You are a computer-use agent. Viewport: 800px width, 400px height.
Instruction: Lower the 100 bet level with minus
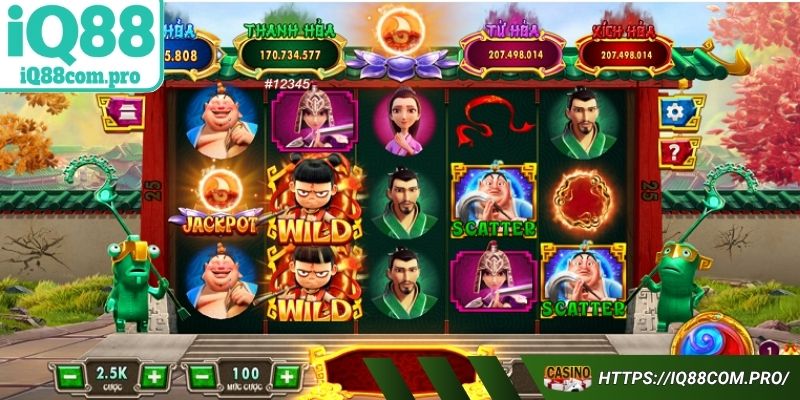pos(200,377)
